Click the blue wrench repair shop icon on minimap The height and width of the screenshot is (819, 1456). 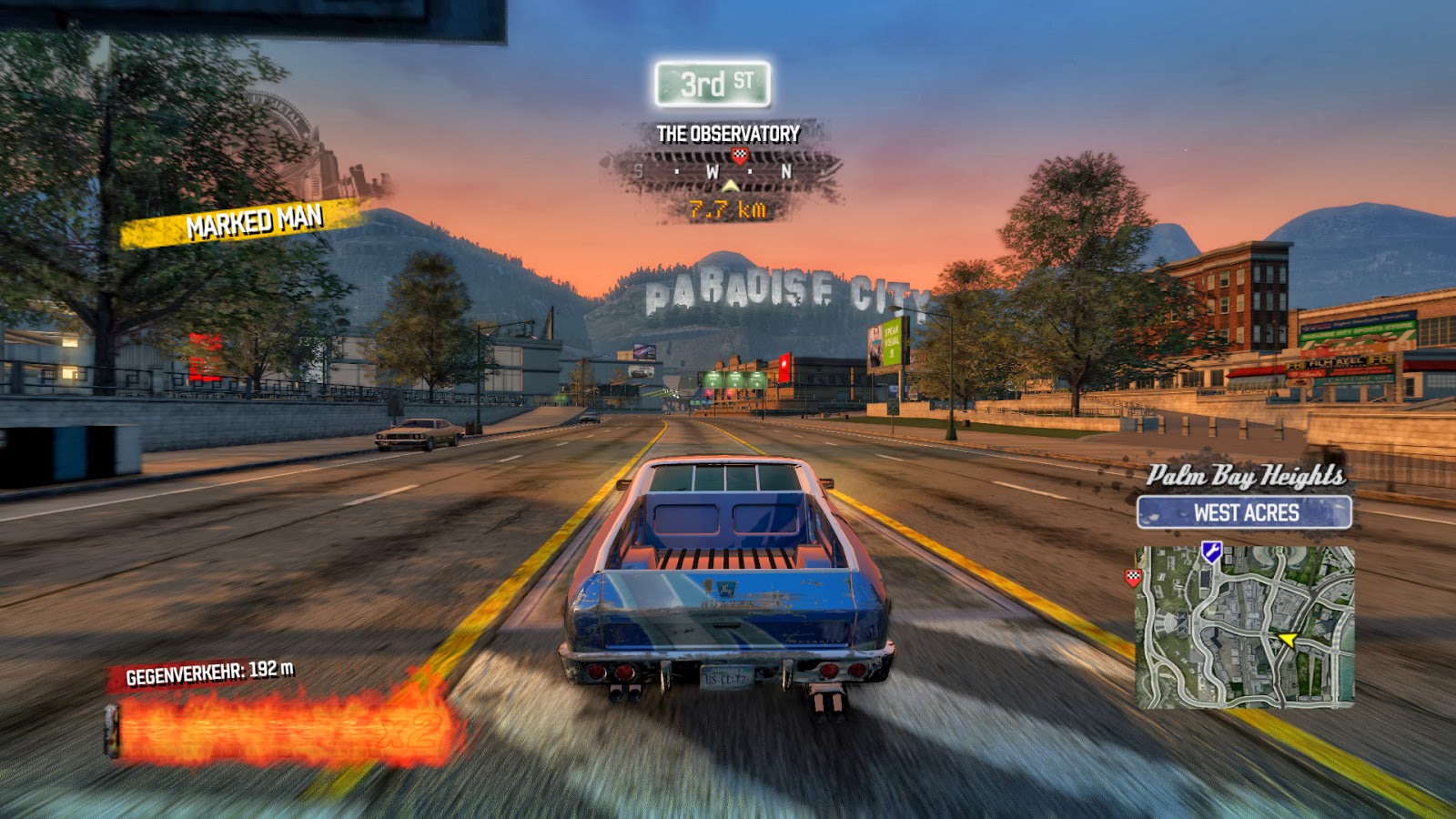[x=1211, y=551]
